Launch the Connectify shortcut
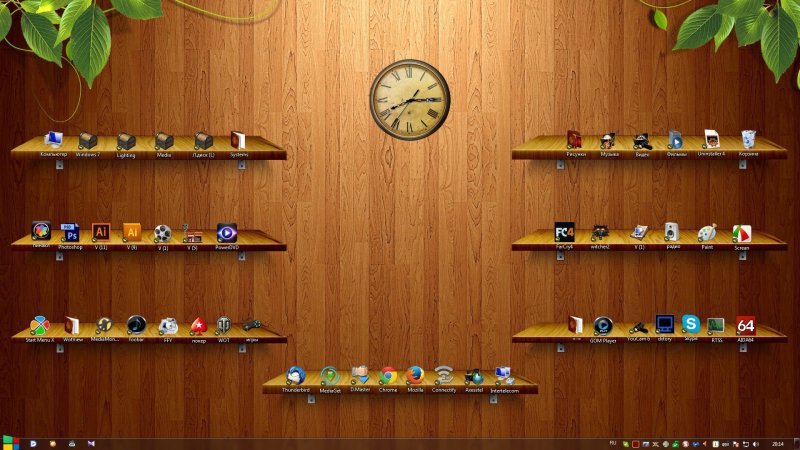This screenshot has width=800, height=450. click(x=444, y=376)
